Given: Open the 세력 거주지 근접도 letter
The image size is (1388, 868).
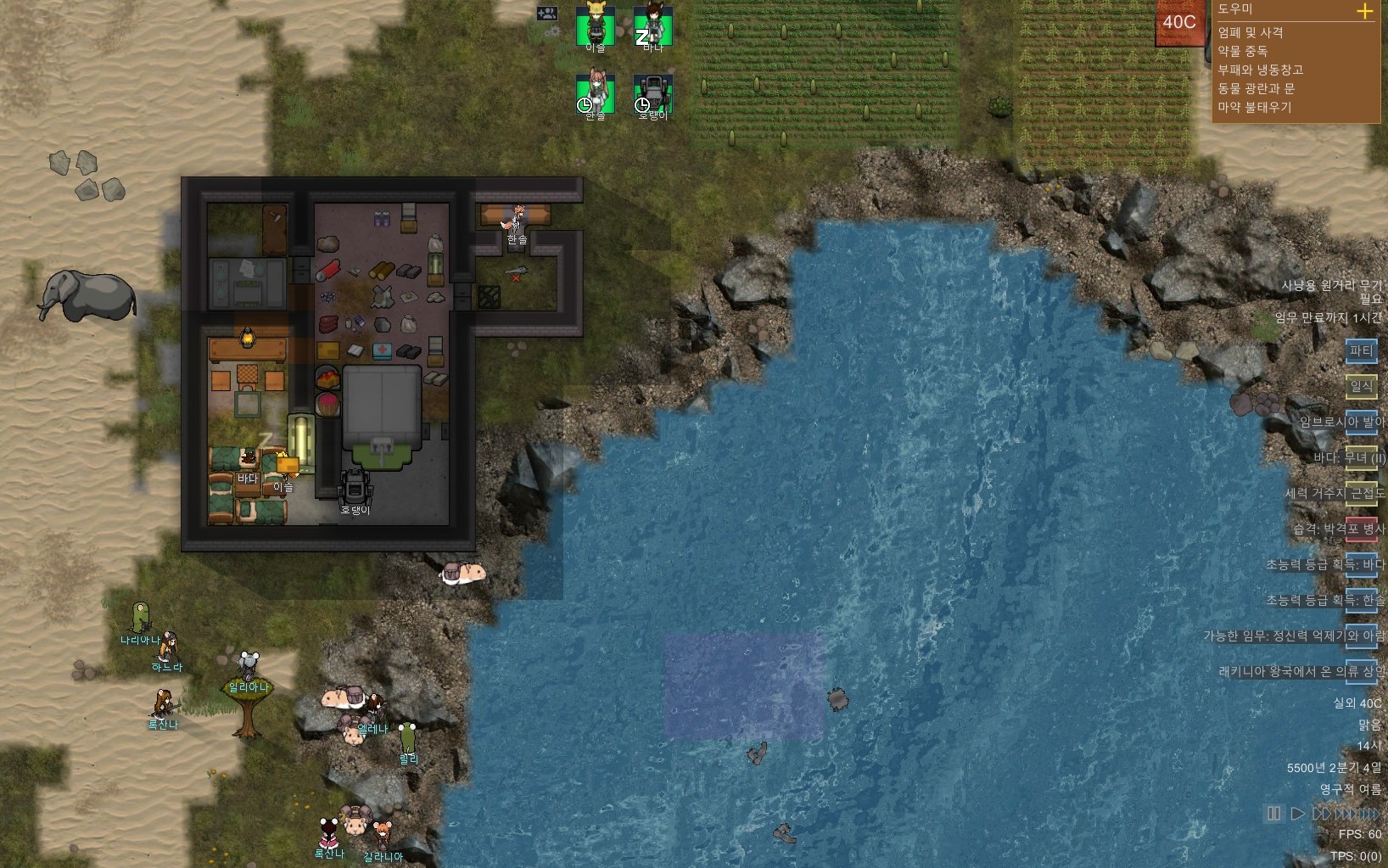Looking at the screenshot, I should 1361,493.
